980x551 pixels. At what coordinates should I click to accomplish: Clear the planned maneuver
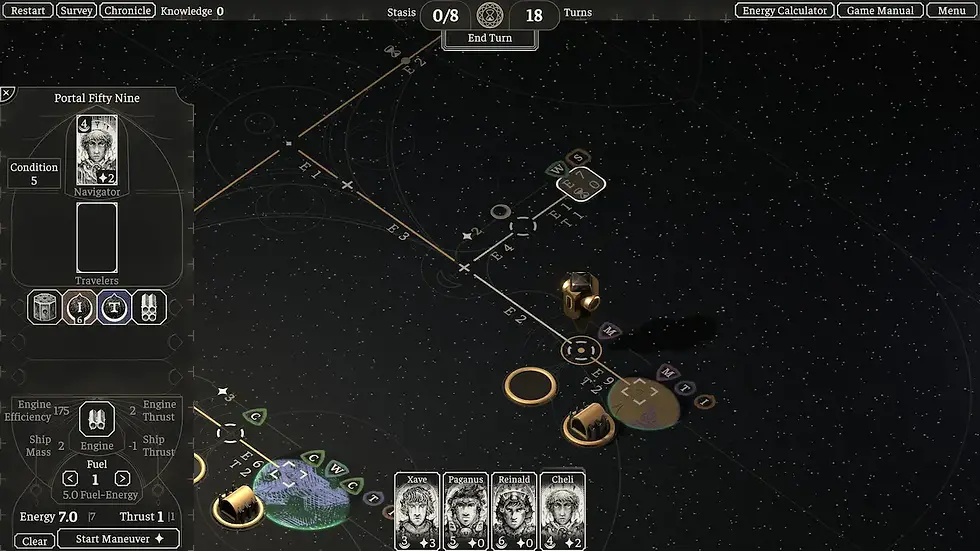(x=35, y=541)
